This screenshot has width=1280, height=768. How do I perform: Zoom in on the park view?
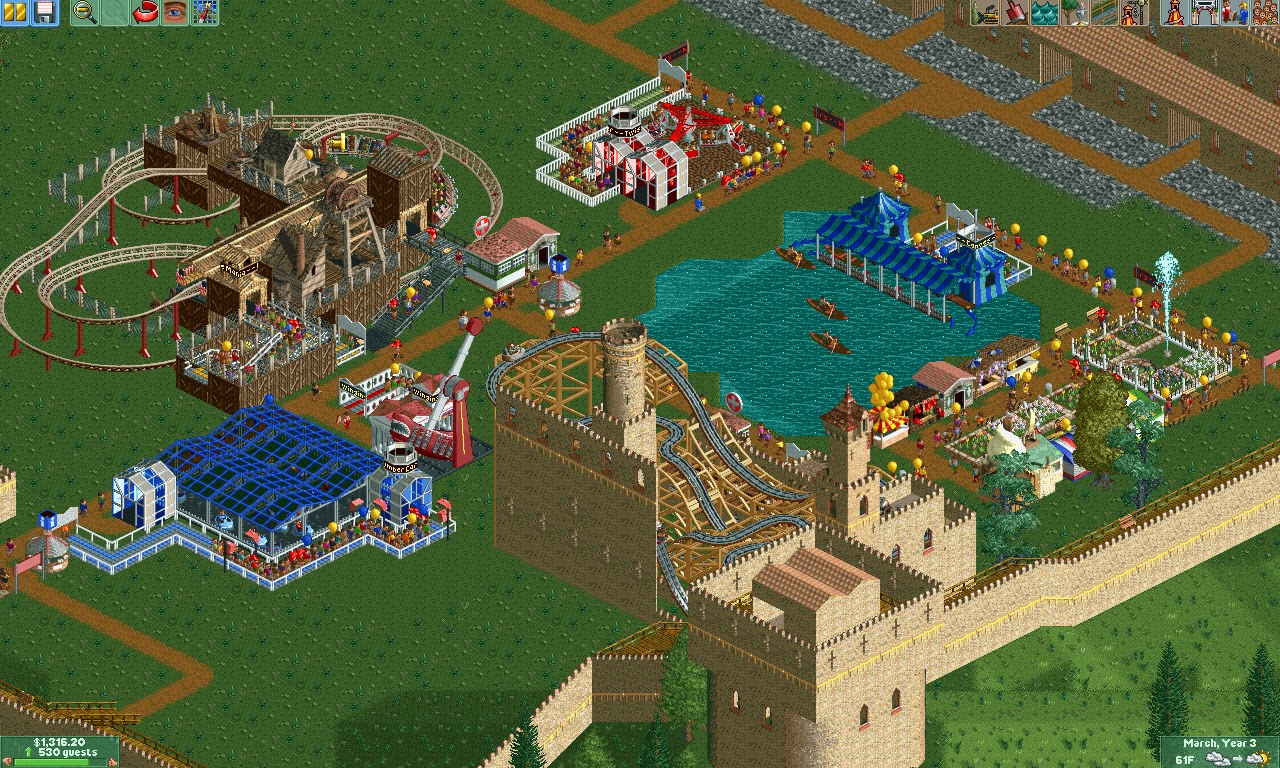pos(85,12)
